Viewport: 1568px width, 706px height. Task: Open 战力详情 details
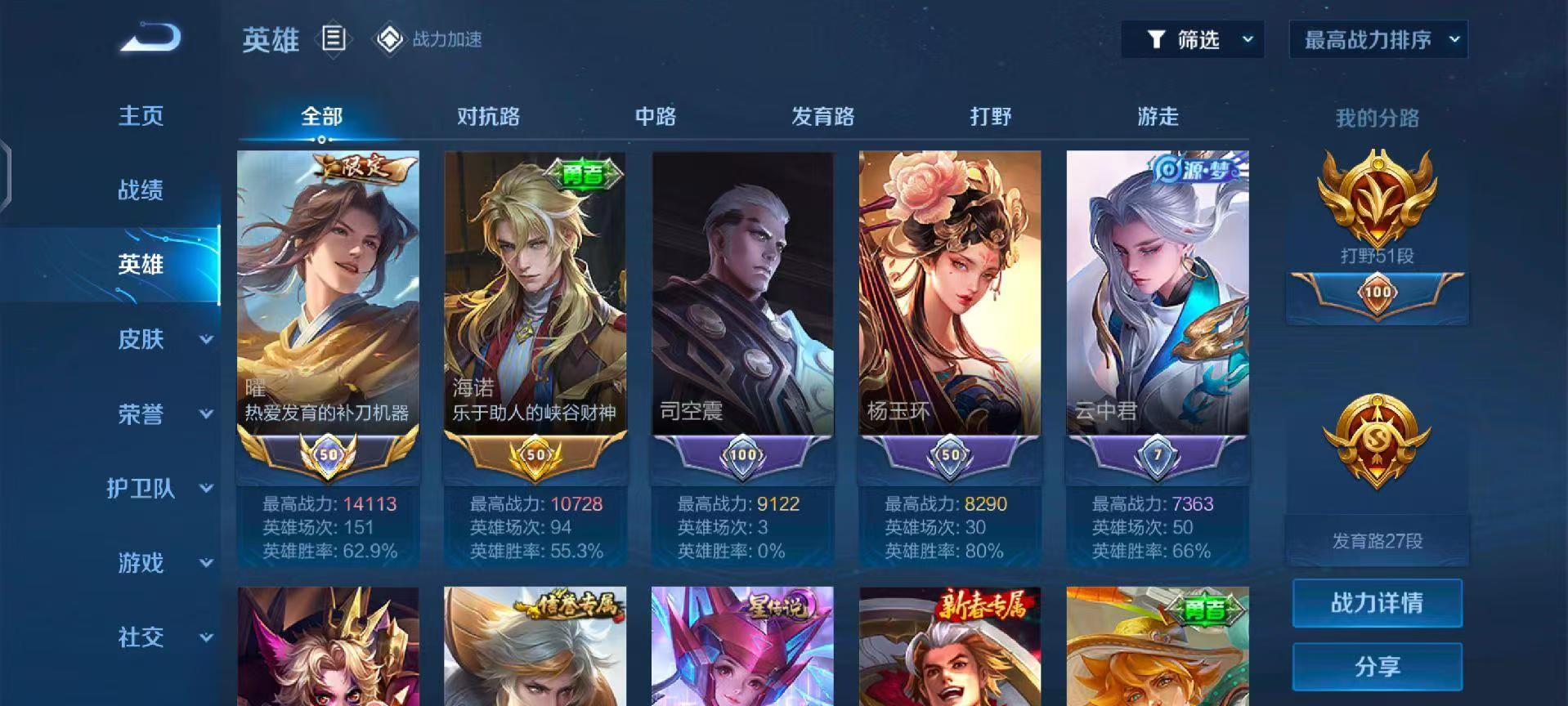point(1376,603)
